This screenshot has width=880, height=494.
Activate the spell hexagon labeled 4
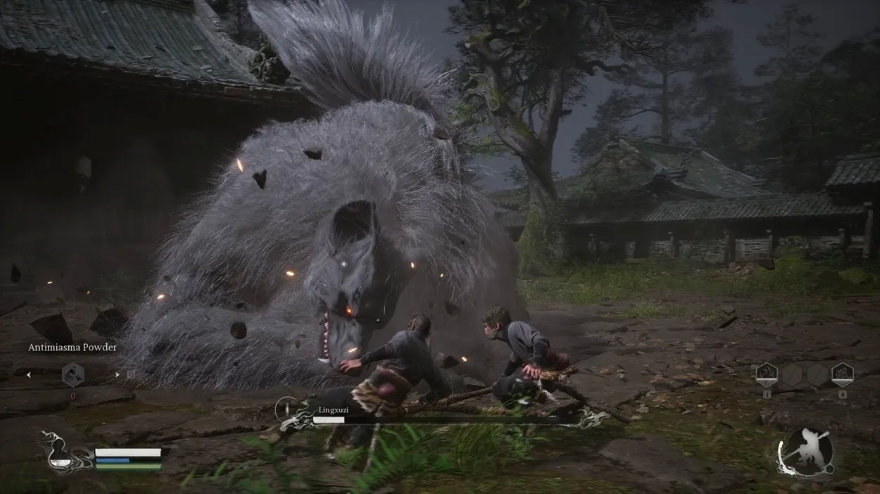pos(842,374)
